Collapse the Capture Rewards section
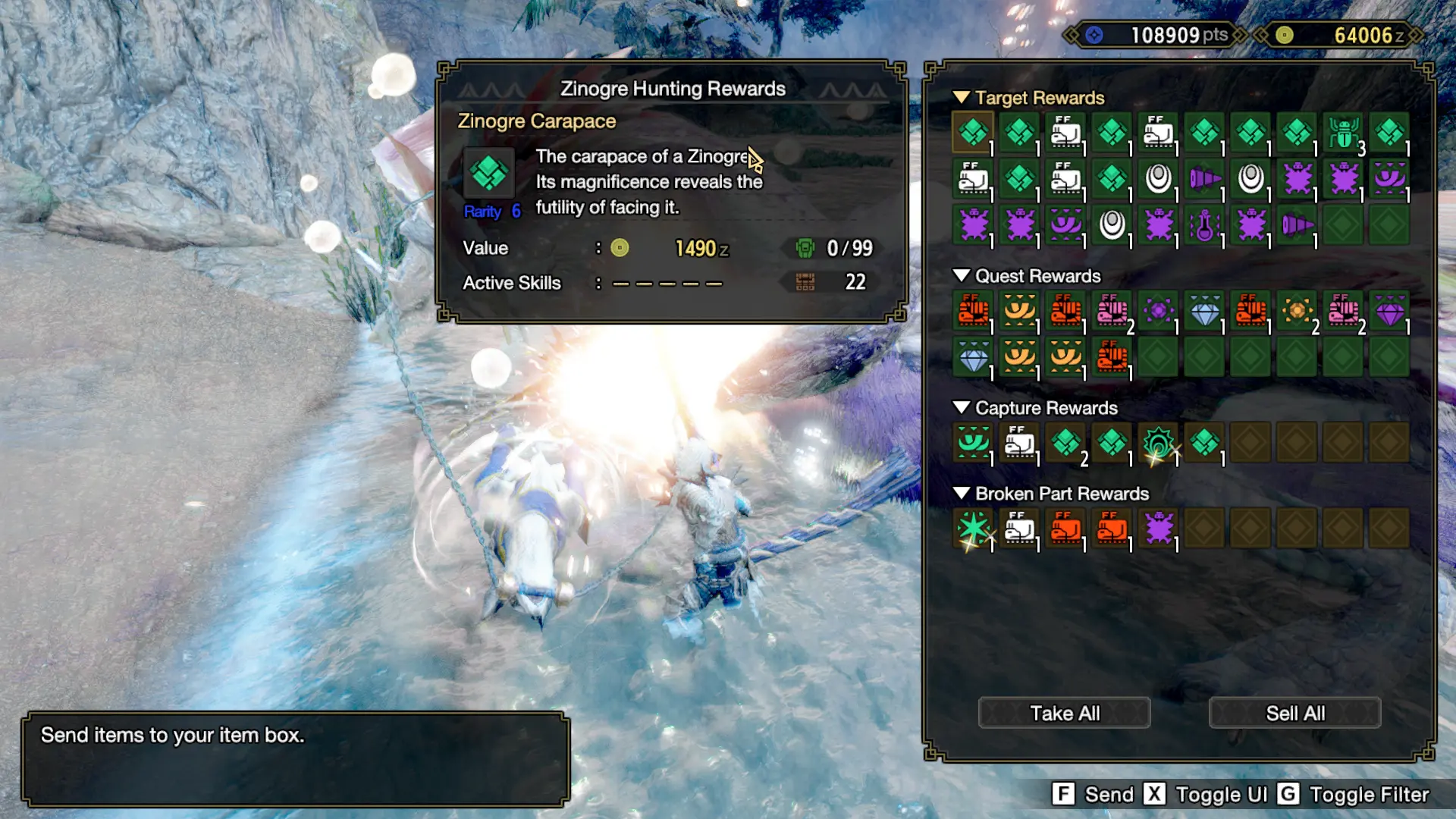This screenshot has height=819, width=1456. point(963,408)
